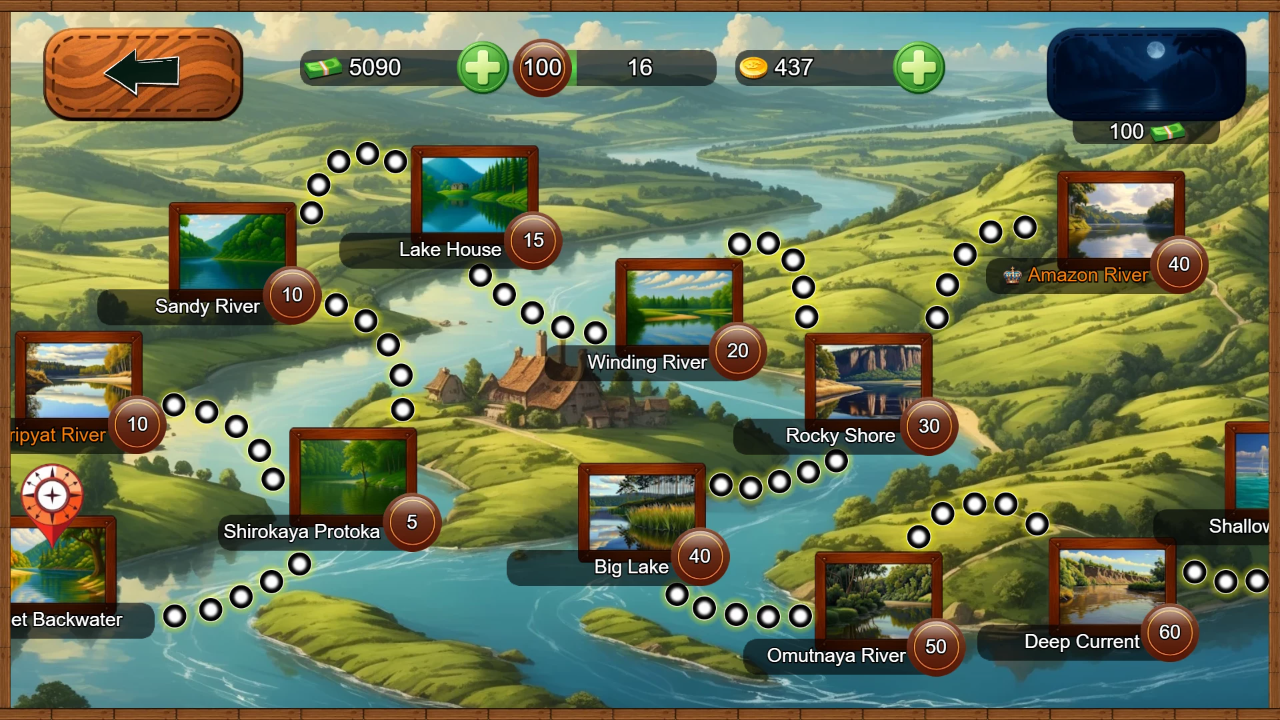The image size is (1280, 720).
Task: Select the Lake House fishing spot
Action: [x=473, y=196]
